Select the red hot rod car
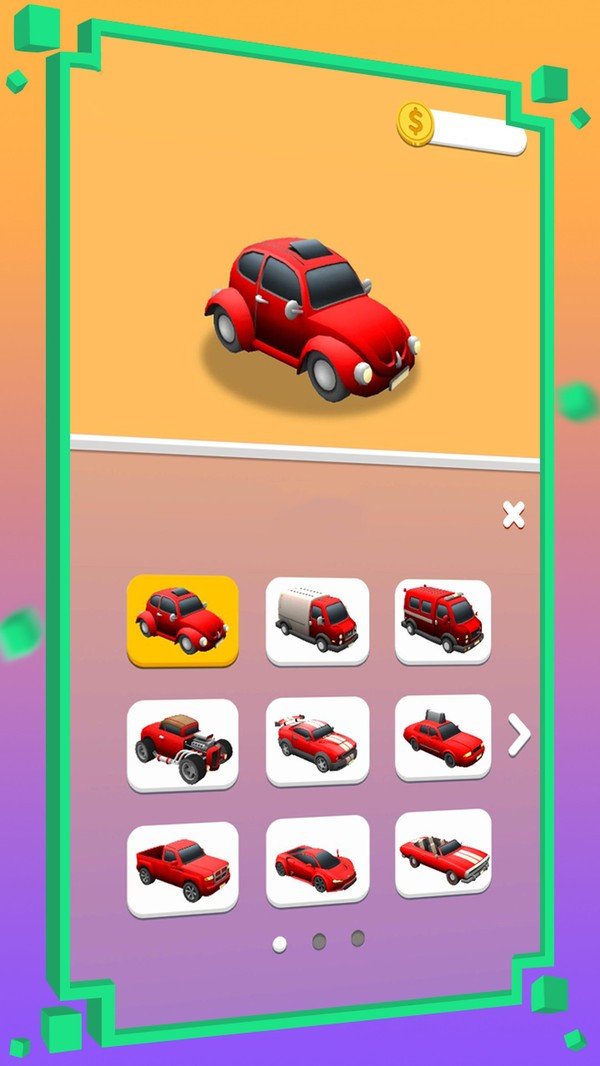 point(182,744)
